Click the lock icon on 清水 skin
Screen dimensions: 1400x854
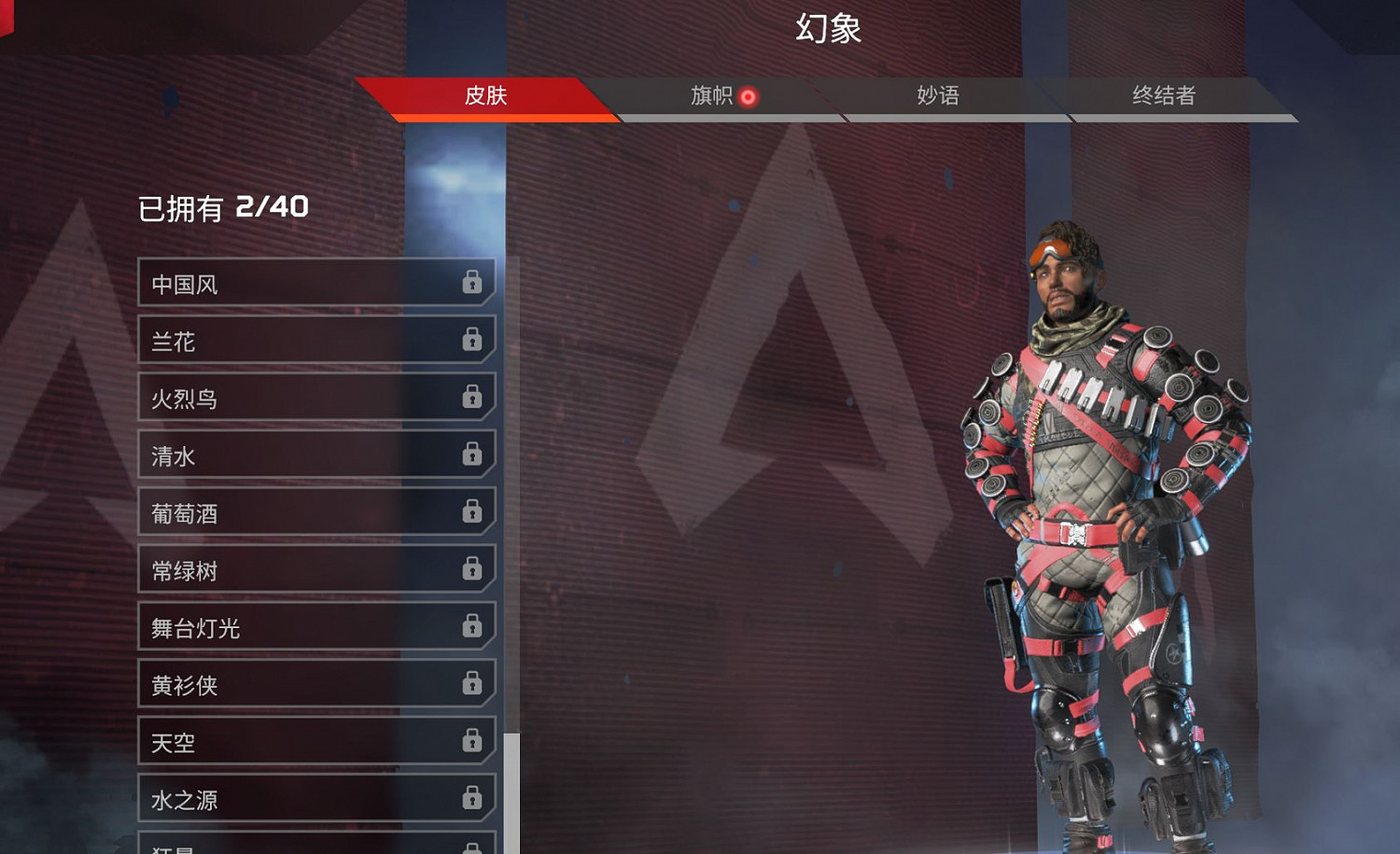[x=472, y=455]
